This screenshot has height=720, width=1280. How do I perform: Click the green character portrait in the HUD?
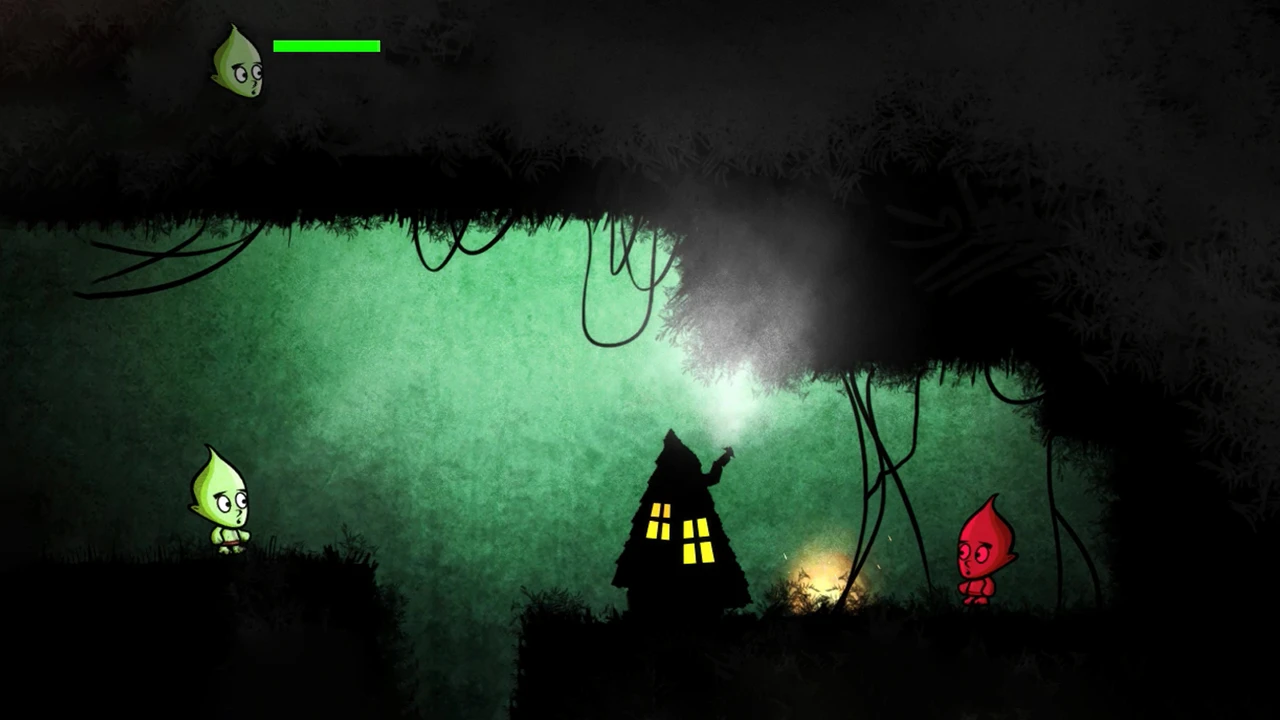pos(238,64)
